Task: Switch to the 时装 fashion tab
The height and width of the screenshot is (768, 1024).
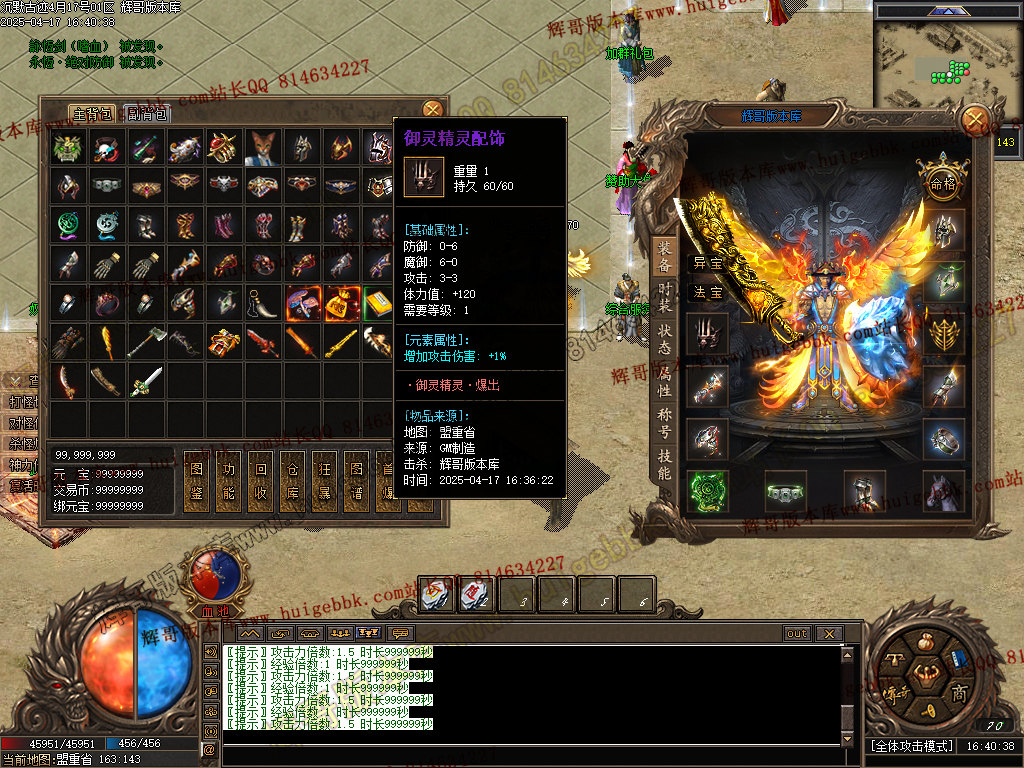Action: pos(664,295)
